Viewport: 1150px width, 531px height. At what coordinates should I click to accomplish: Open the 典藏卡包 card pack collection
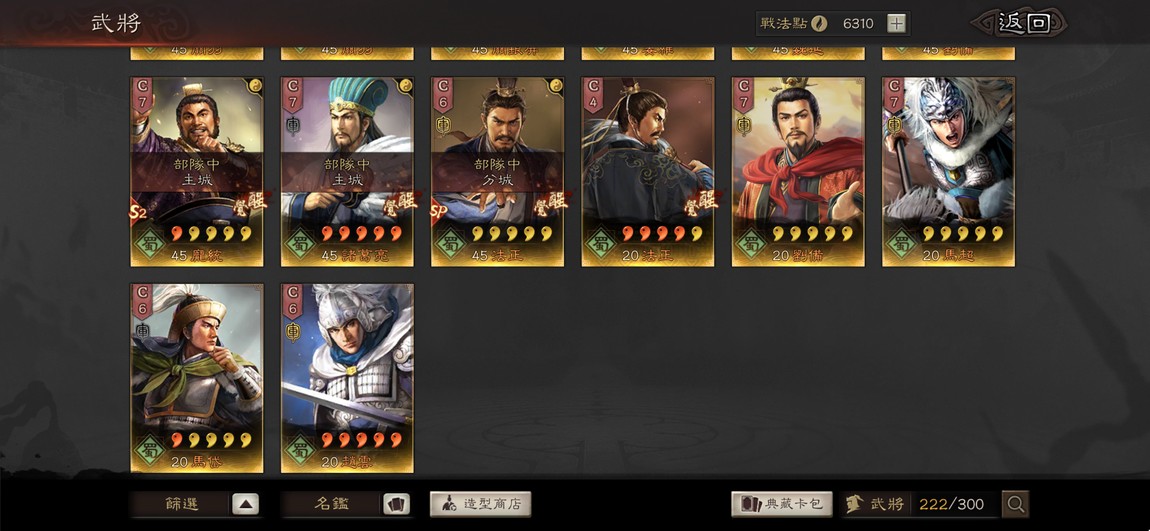[x=782, y=504]
